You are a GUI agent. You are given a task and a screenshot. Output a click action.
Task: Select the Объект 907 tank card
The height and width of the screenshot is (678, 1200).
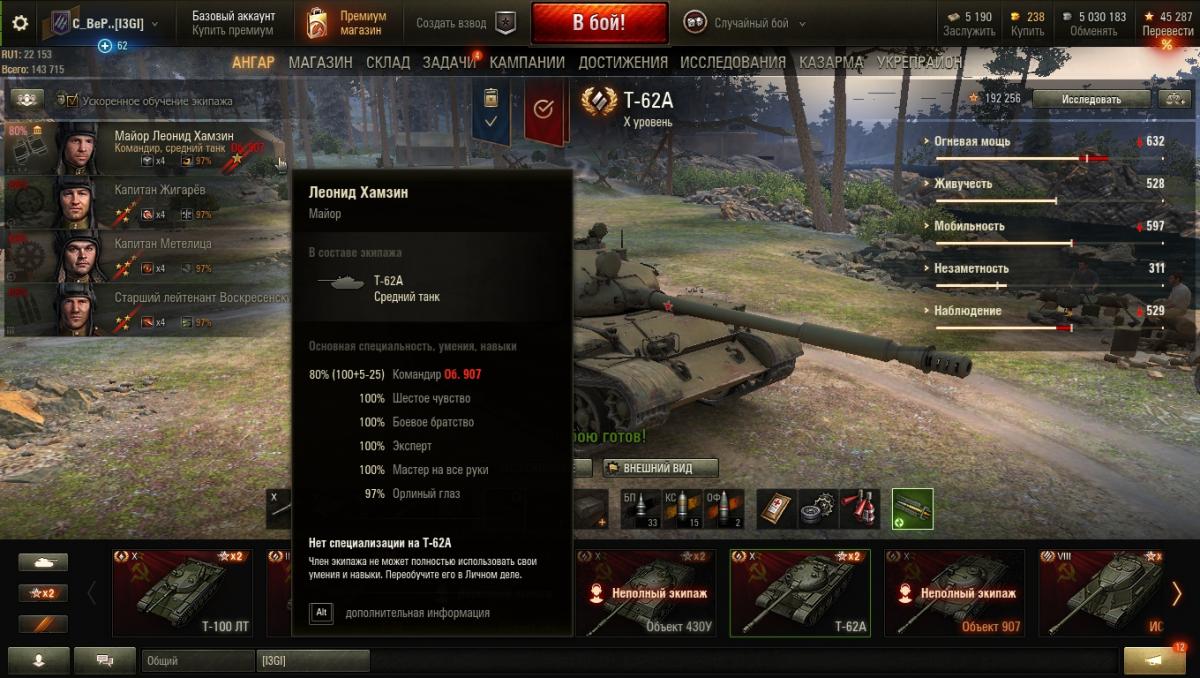(954, 593)
